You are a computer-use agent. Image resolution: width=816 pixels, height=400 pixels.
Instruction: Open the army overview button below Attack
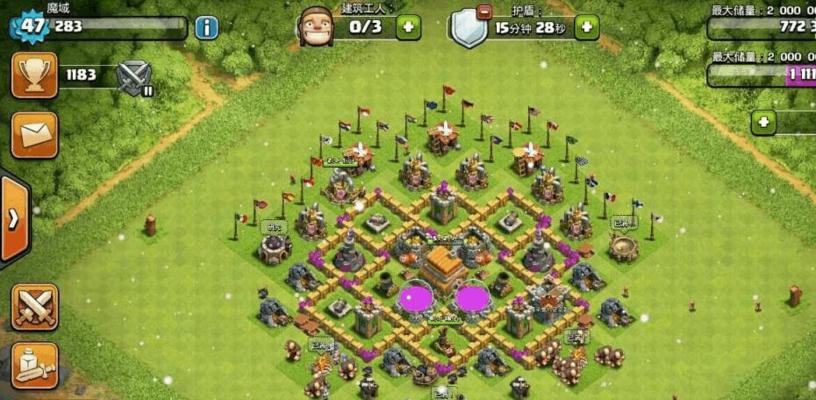click(34, 365)
